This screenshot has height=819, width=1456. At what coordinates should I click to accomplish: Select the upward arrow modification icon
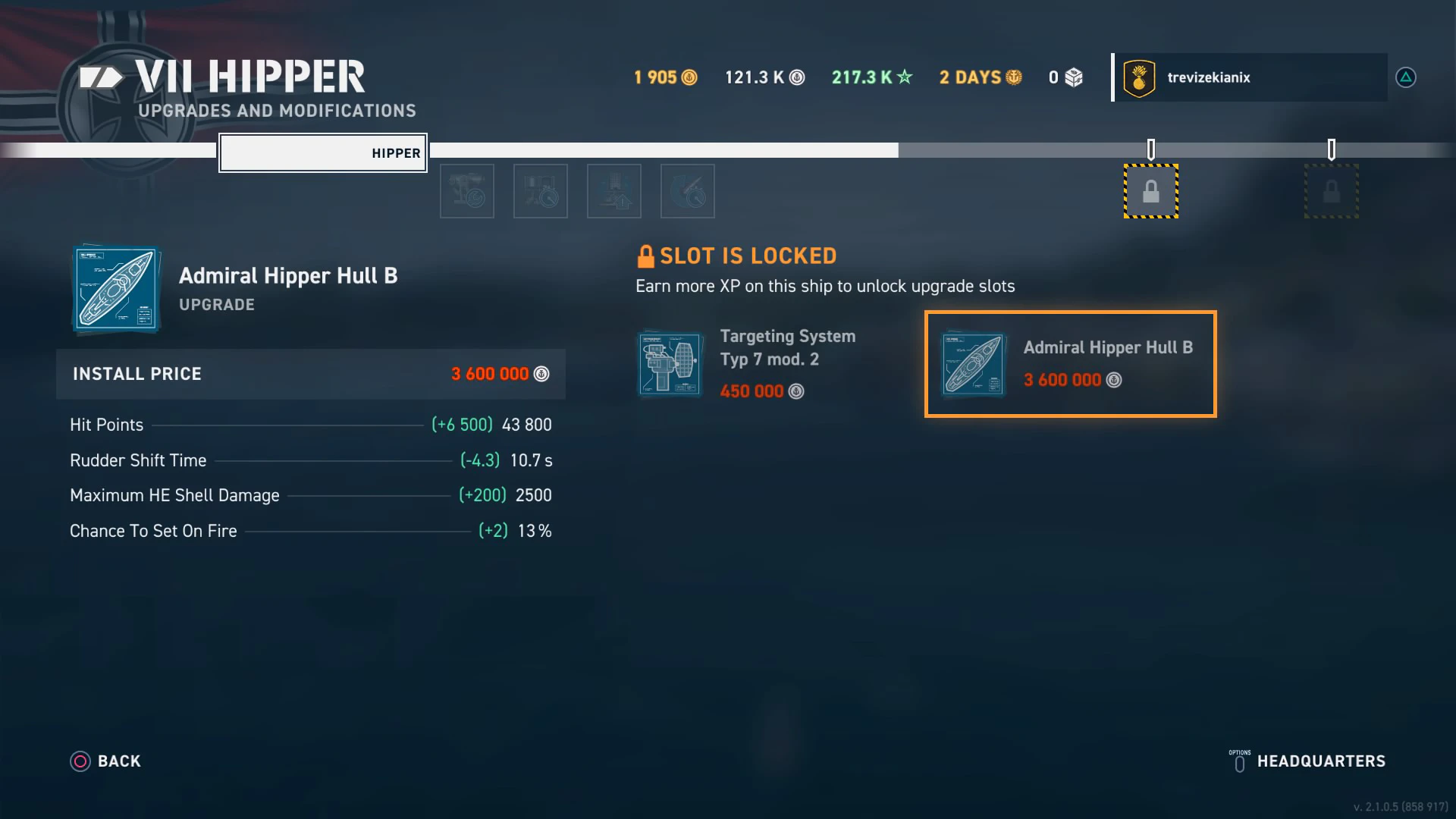pyautogui.click(x=614, y=191)
